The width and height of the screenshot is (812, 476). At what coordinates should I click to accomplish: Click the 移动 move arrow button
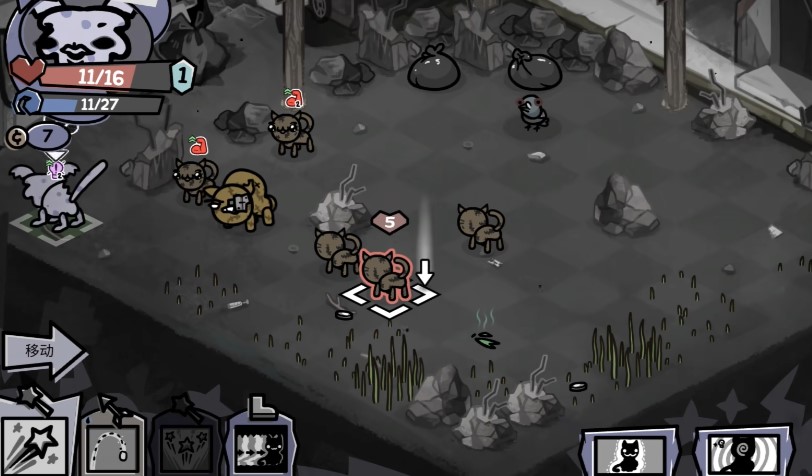coord(42,351)
